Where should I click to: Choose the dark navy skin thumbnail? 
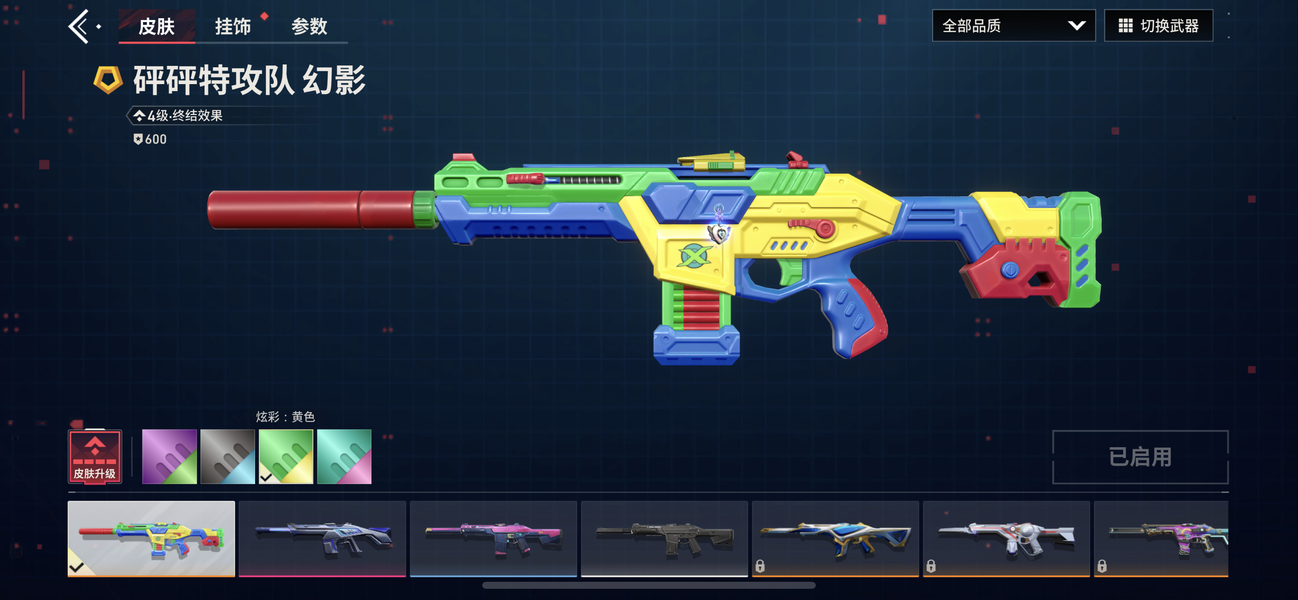point(322,538)
